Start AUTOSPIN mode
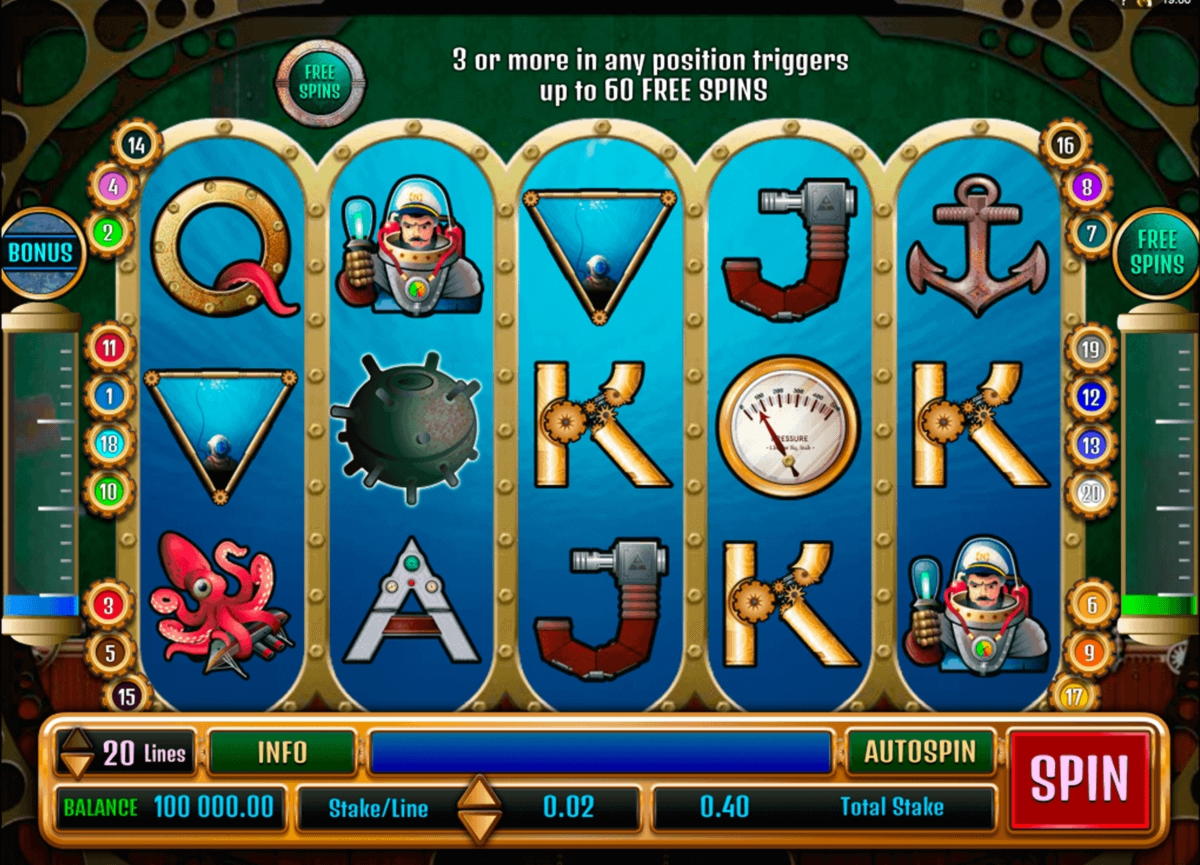 (x=920, y=752)
